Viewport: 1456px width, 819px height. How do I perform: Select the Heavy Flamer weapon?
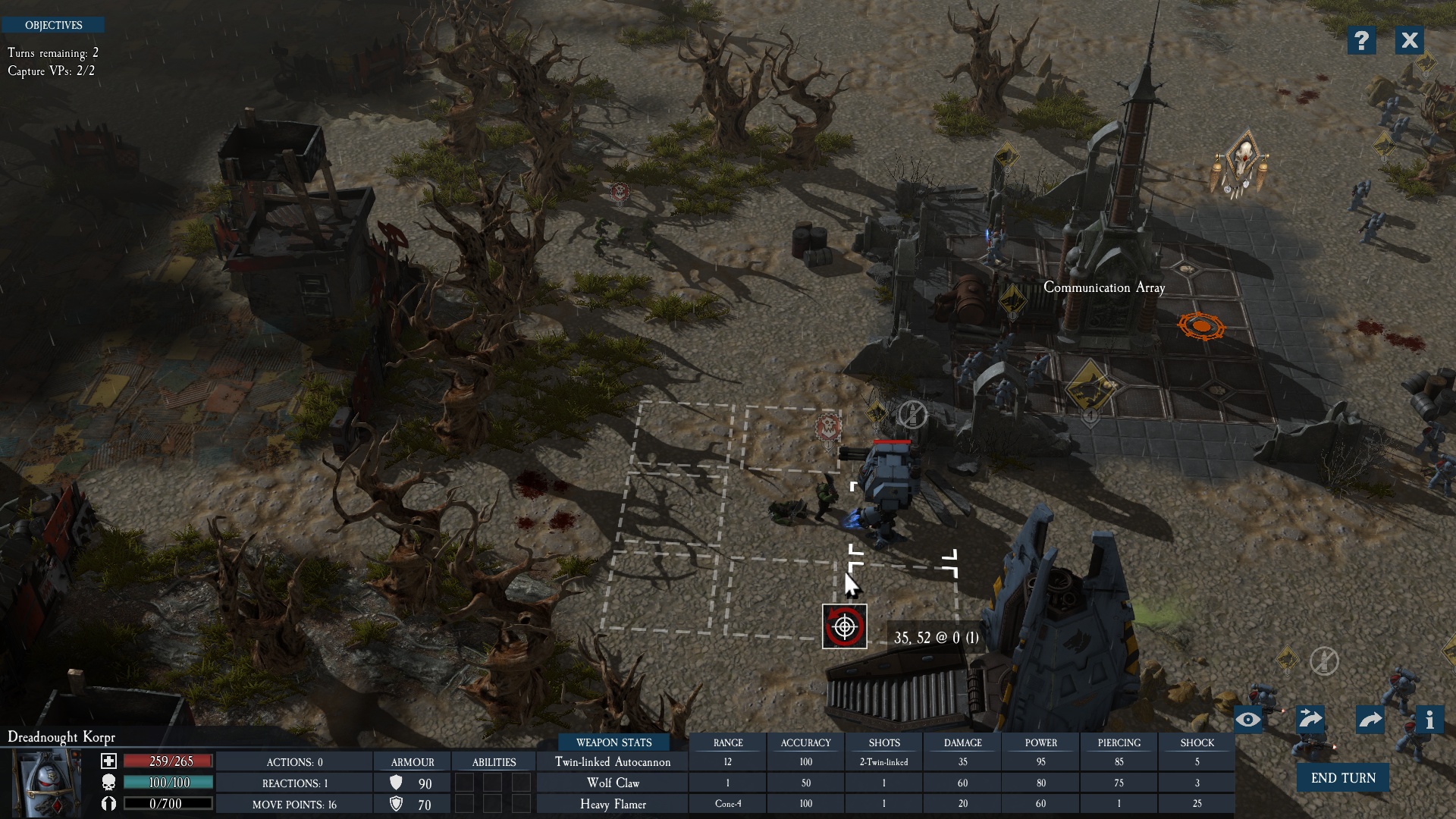(x=613, y=804)
